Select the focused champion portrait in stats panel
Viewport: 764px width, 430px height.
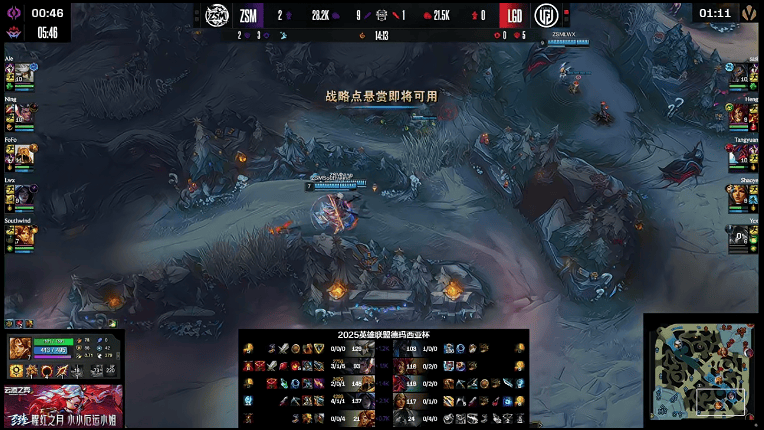click(21, 349)
